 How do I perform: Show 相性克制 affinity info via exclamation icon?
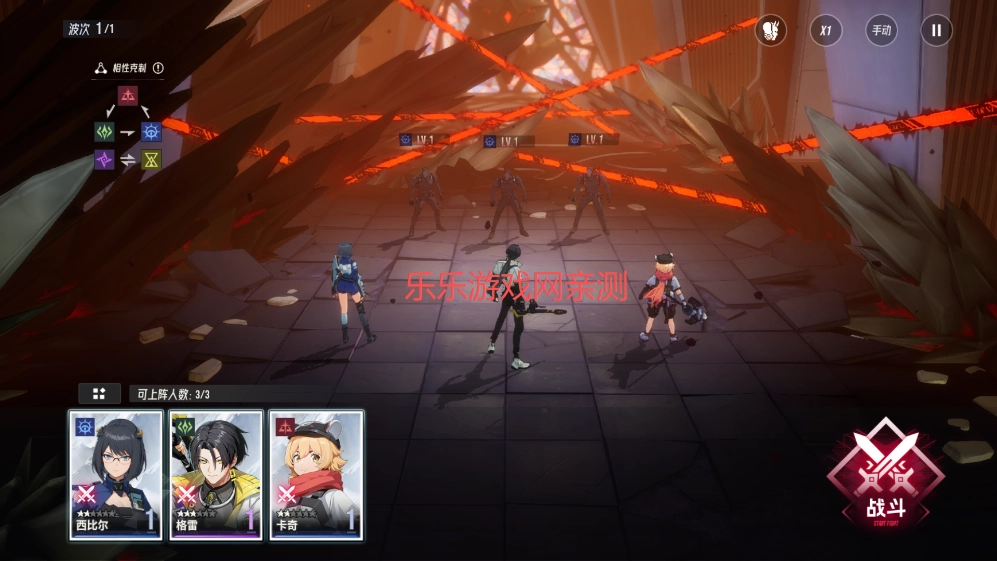click(158, 68)
